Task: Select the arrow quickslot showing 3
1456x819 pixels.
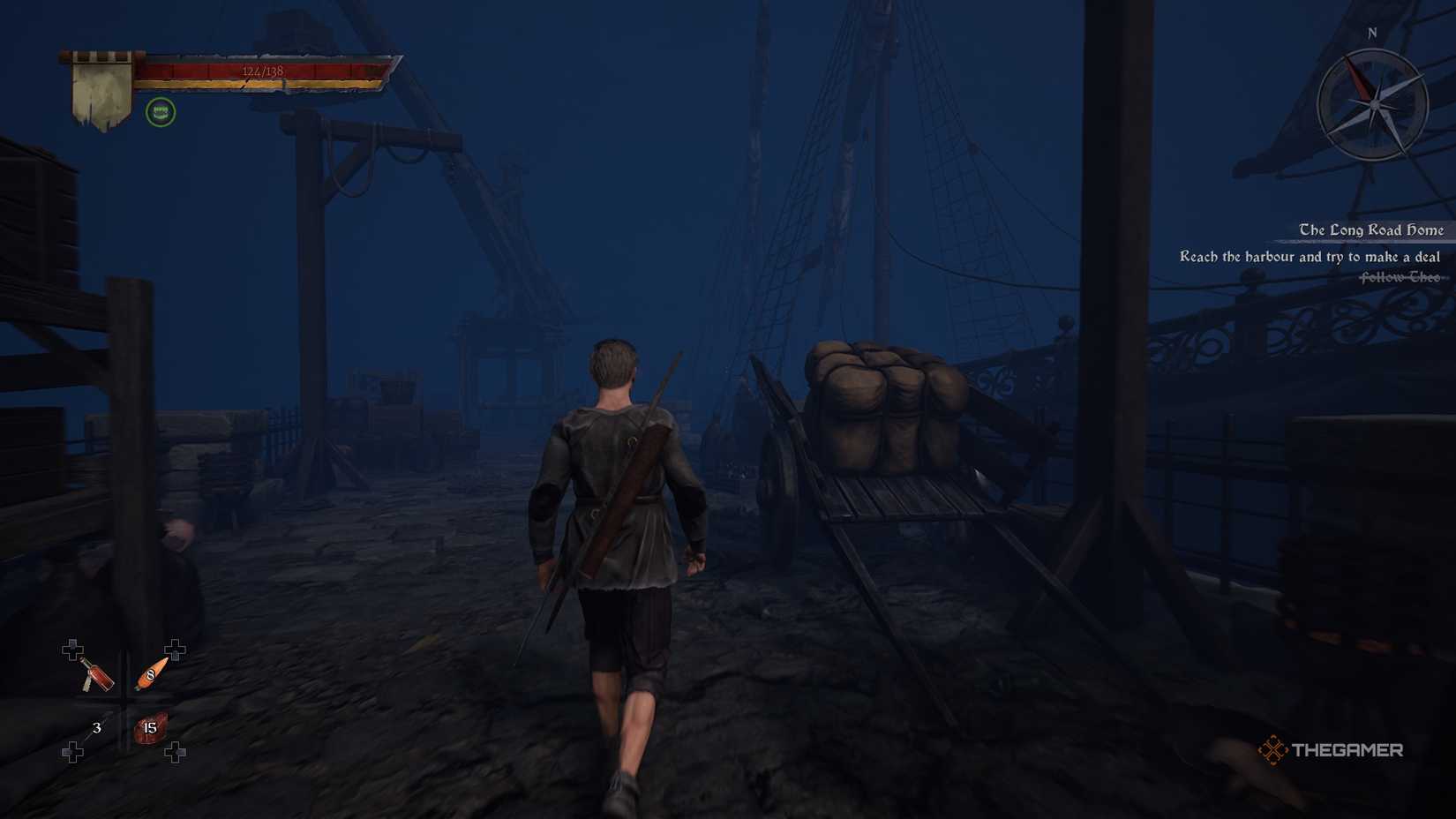Action: tap(97, 728)
